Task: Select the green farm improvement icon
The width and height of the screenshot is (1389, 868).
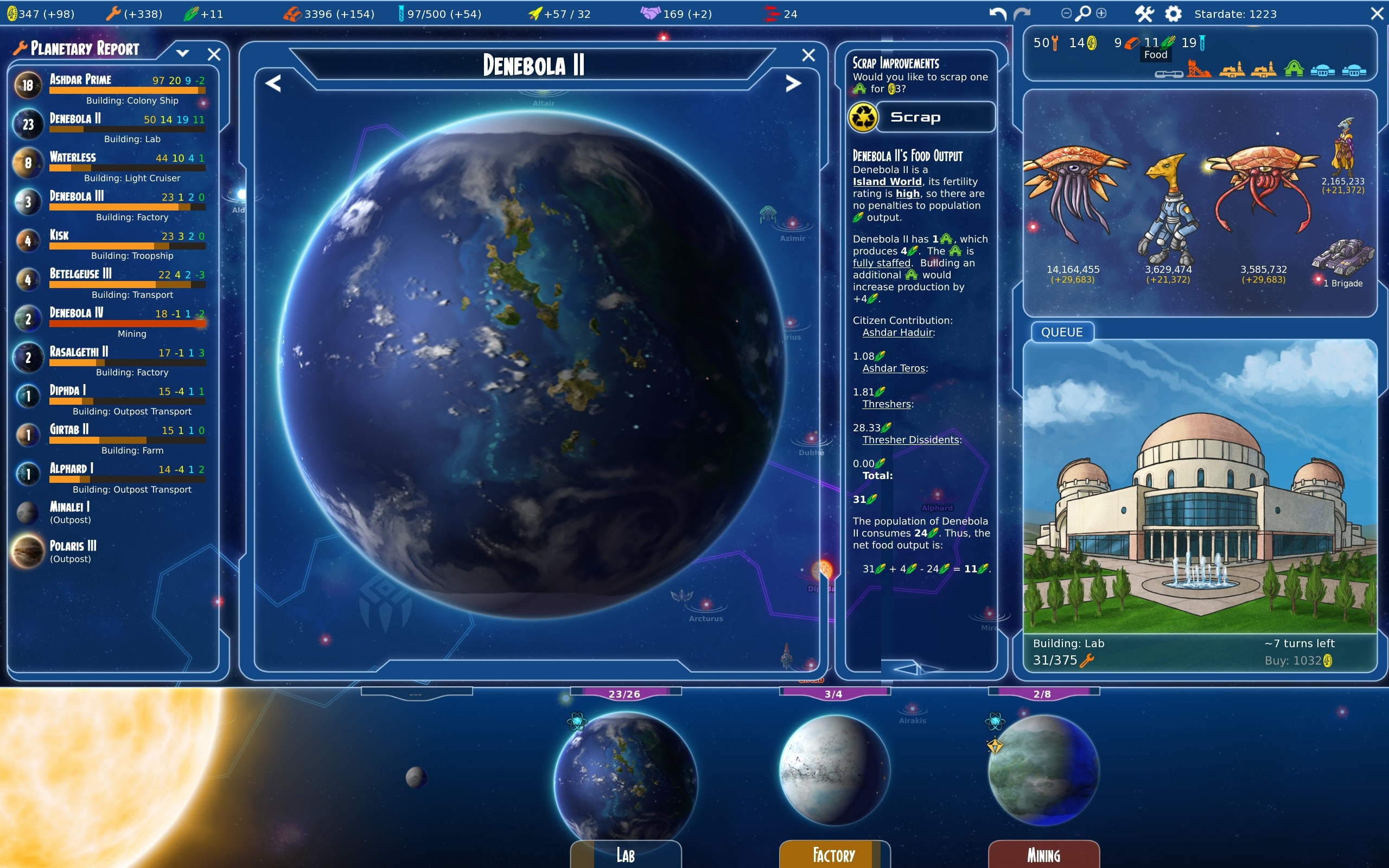Action: click(x=1294, y=70)
